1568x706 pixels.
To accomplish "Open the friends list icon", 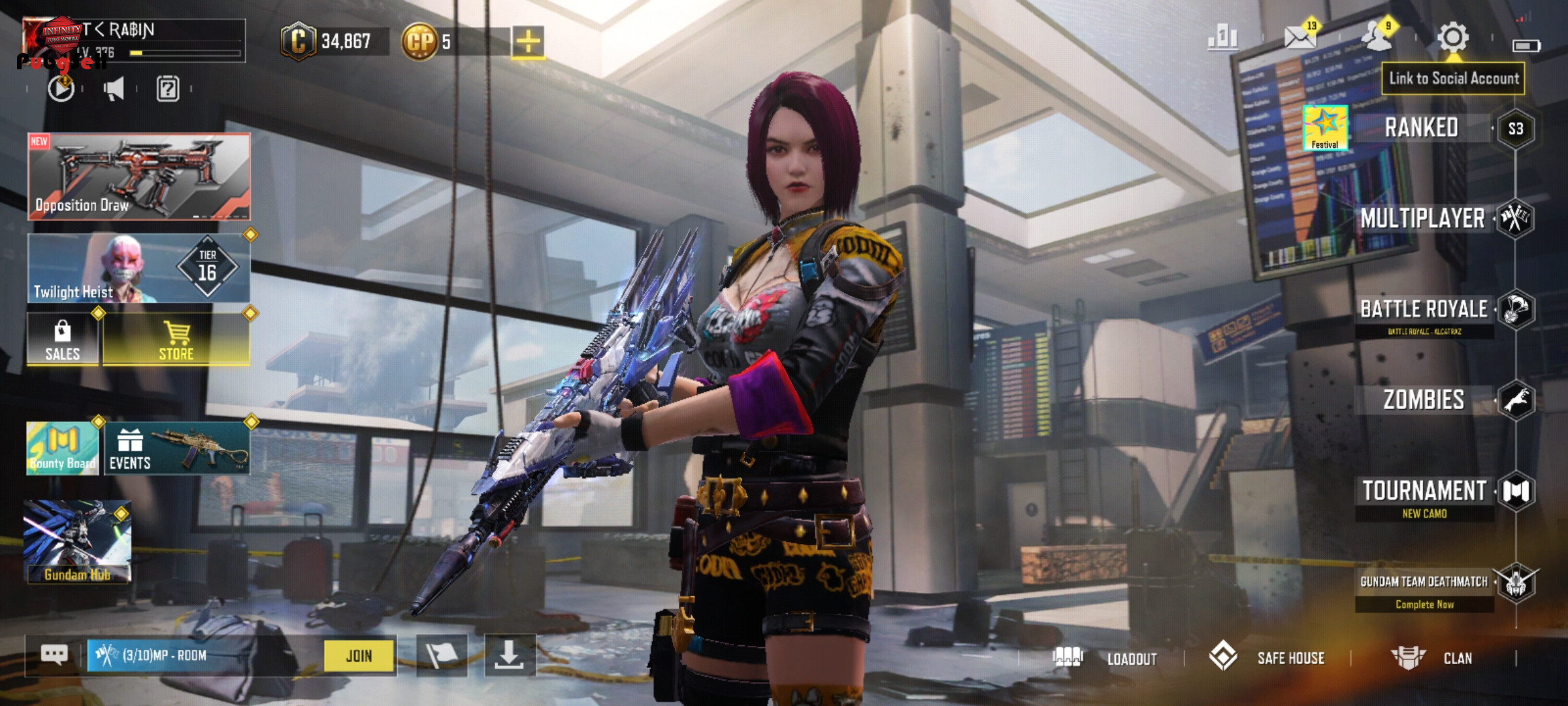I will (1376, 37).
